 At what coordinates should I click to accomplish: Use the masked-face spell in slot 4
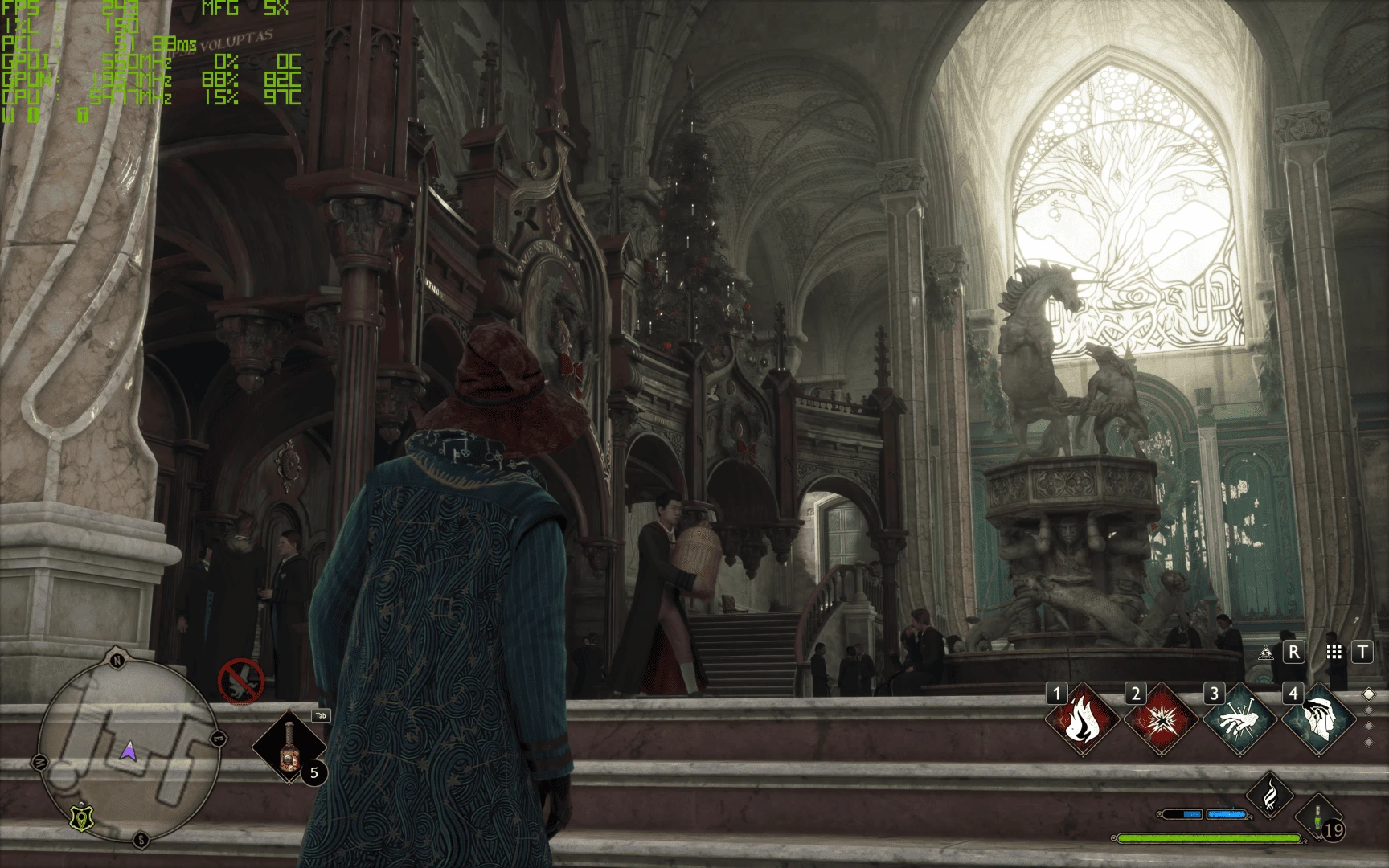pos(1317,719)
